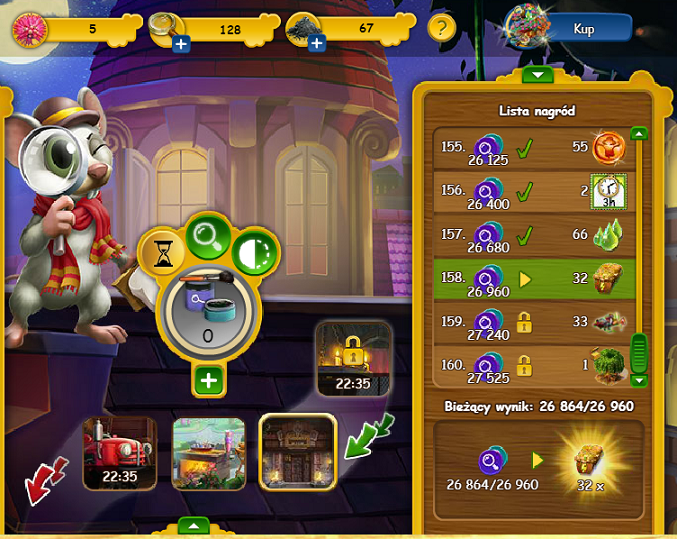Add more coal resource with plus
The height and width of the screenshot is (539, 677).
317,44
